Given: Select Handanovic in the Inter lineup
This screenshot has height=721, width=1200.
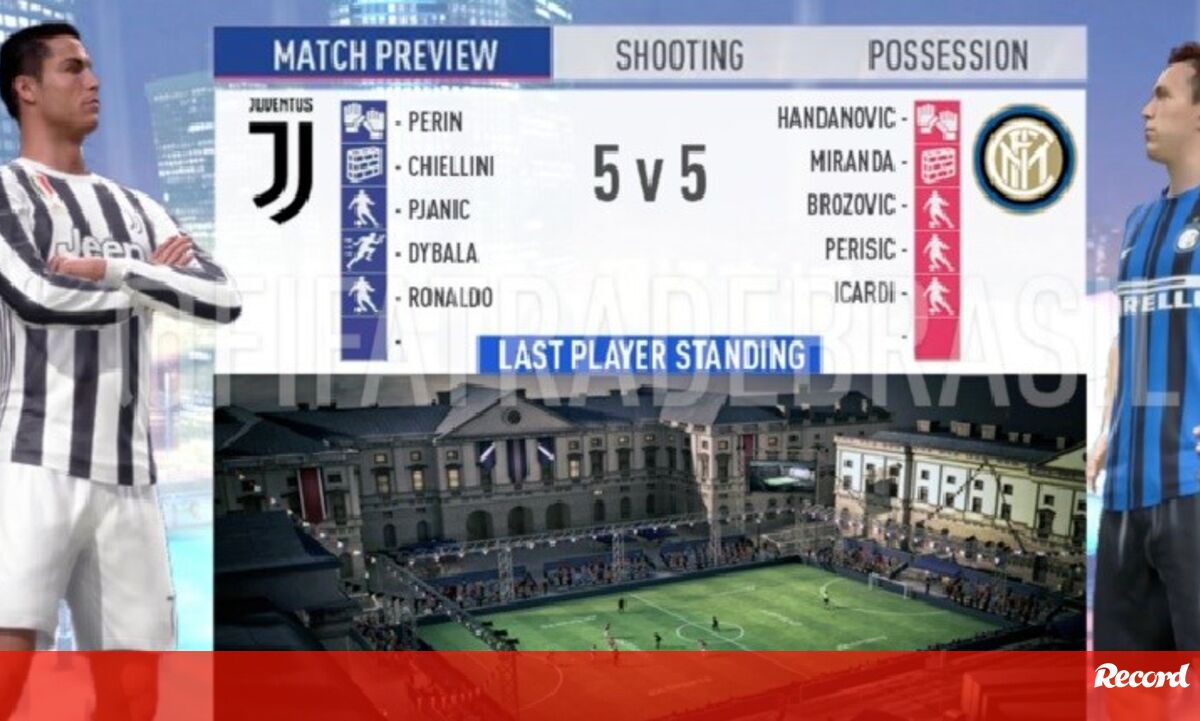Looking at the screenshot, I should tap(836, 119).
